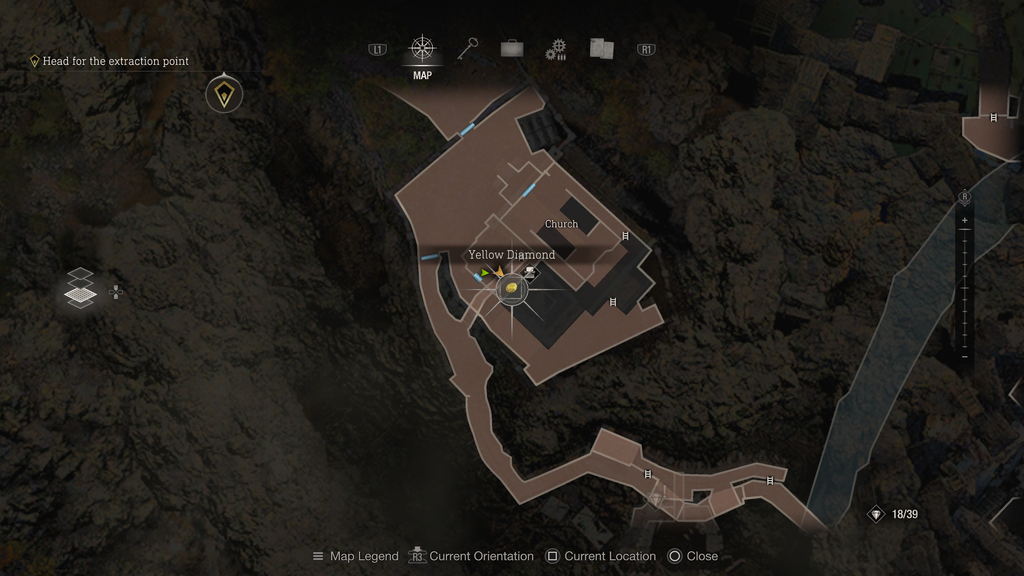This screenshot has height=576, width=1024.
Task: Click the green player arrow marker
Action: 485,271
